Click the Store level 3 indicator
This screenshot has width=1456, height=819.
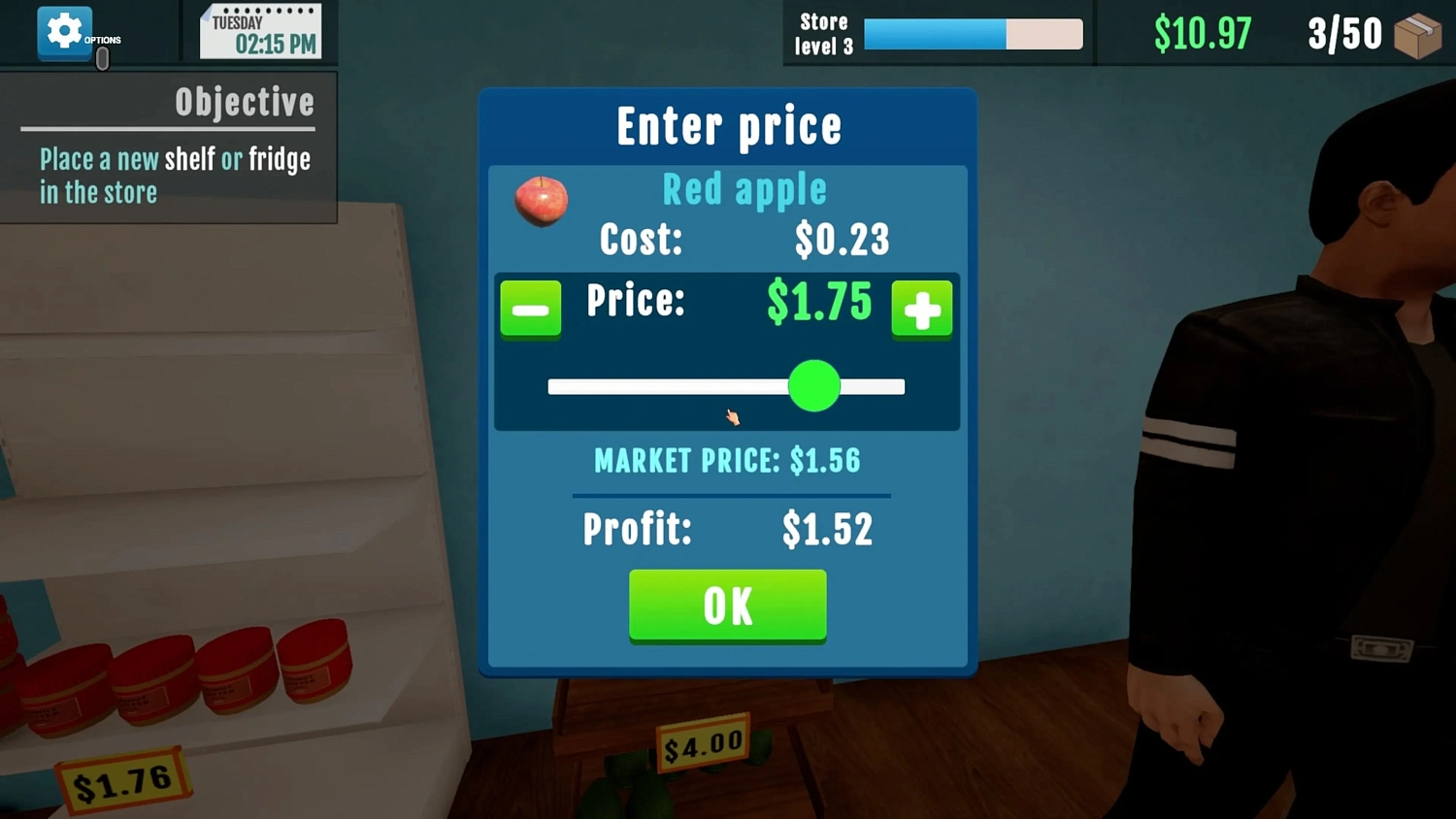[823, 33]
